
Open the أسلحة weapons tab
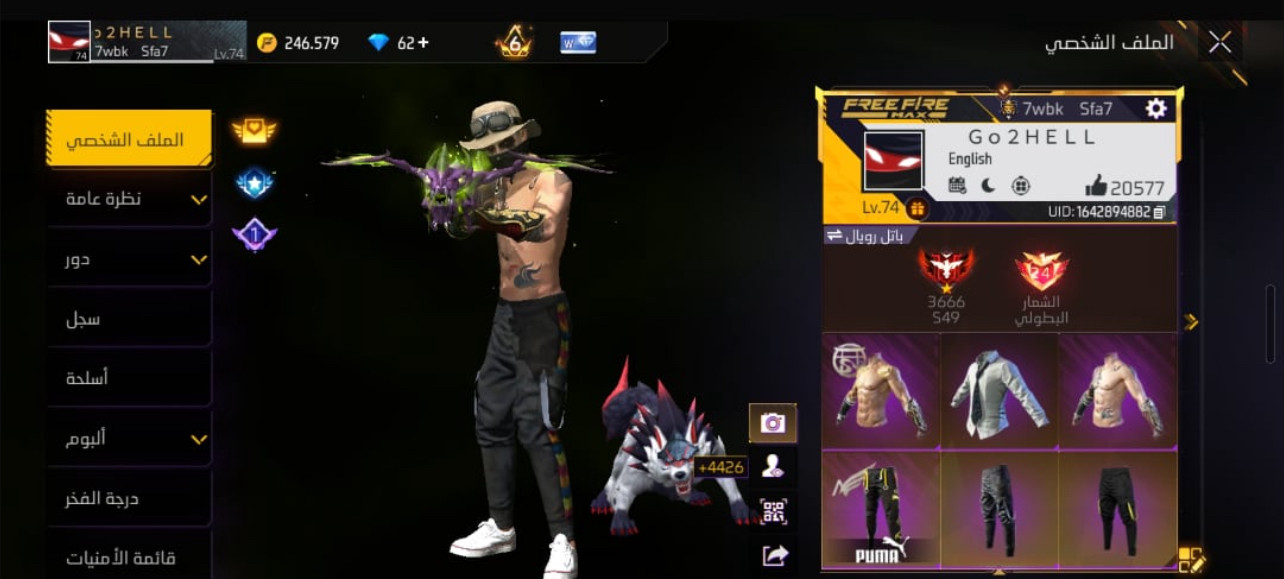click(x=129, y=378)
